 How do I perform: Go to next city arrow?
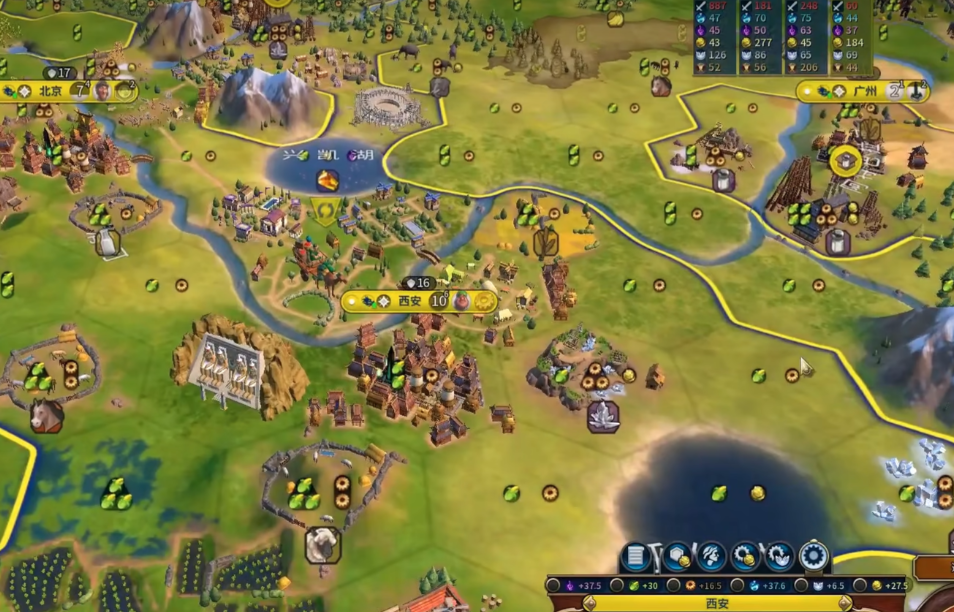(845, 603)
